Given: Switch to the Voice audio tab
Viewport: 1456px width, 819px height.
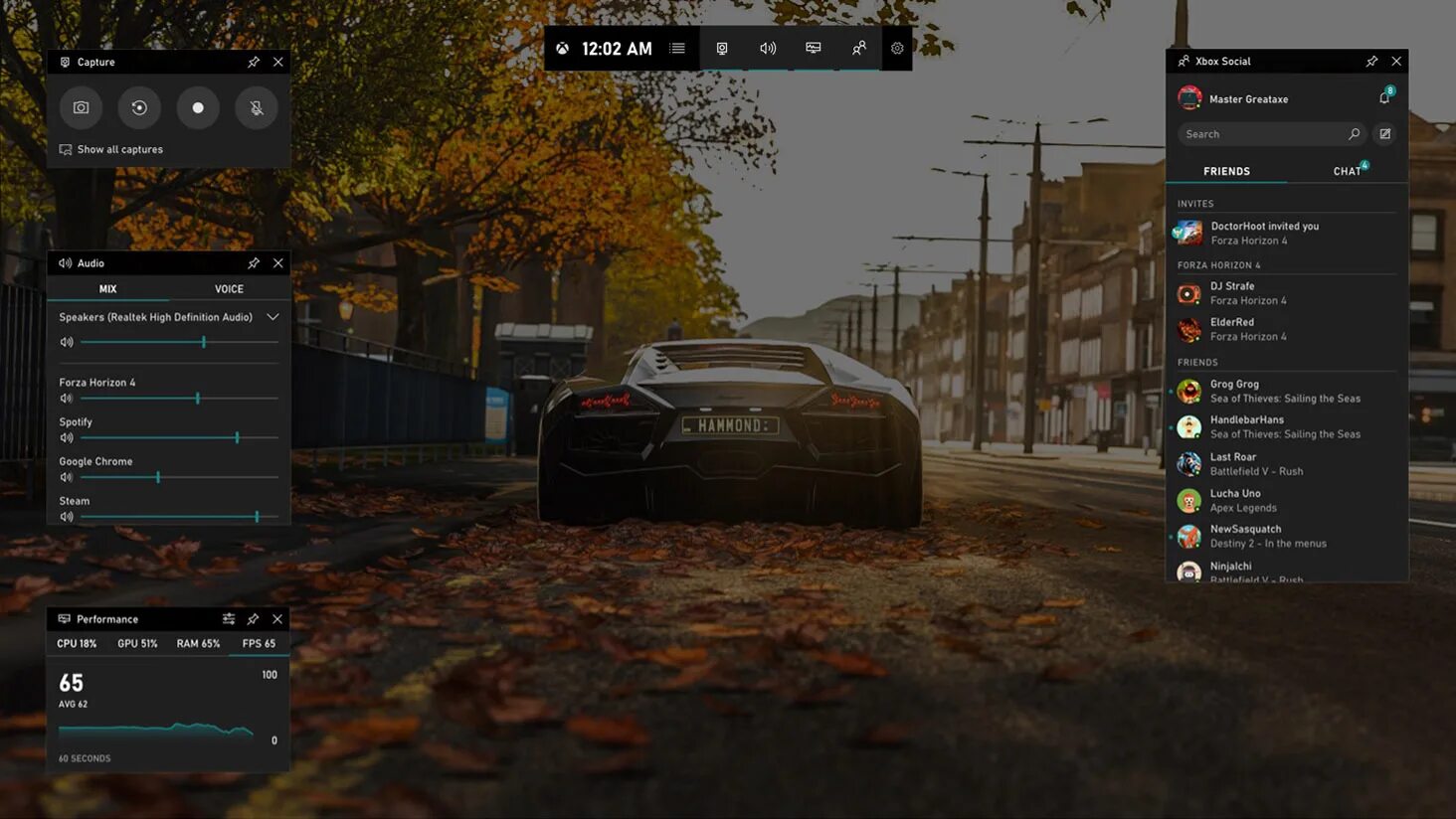Looking at the screenshot, I should (229, 289).
